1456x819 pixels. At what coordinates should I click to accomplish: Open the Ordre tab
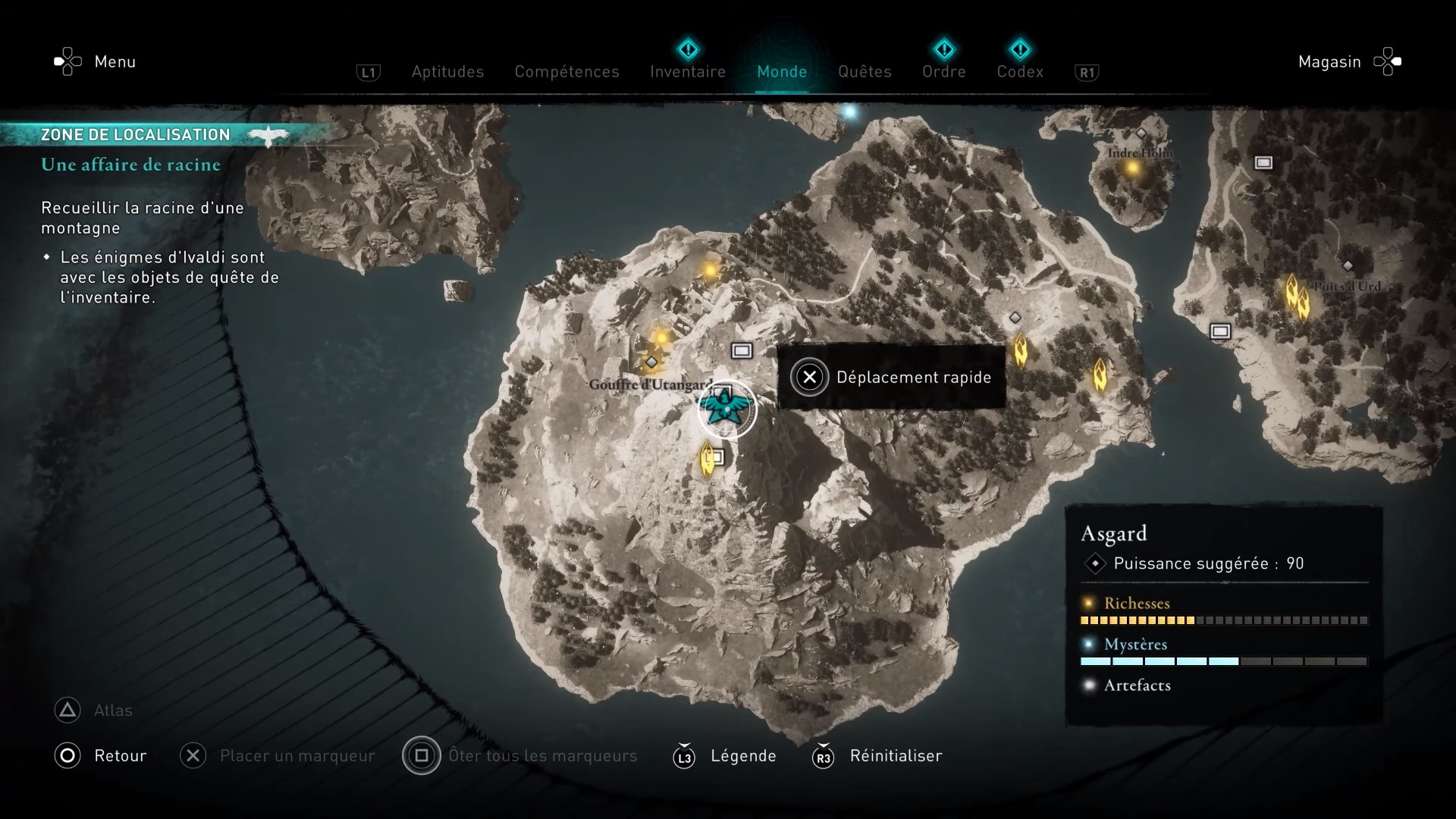pyautogui.click(x=944, y=71)
